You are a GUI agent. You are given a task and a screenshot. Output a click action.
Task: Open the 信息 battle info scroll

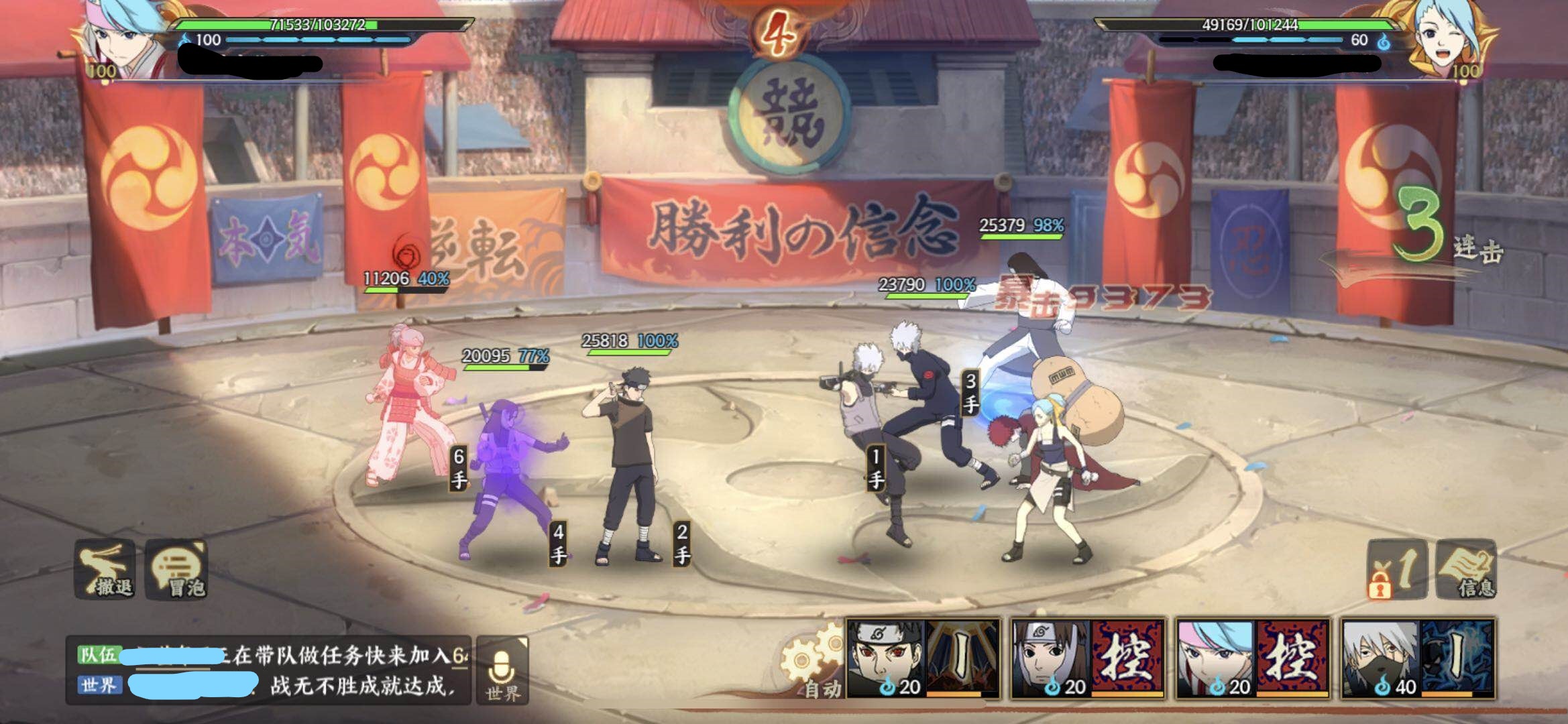click(1467, 570)
